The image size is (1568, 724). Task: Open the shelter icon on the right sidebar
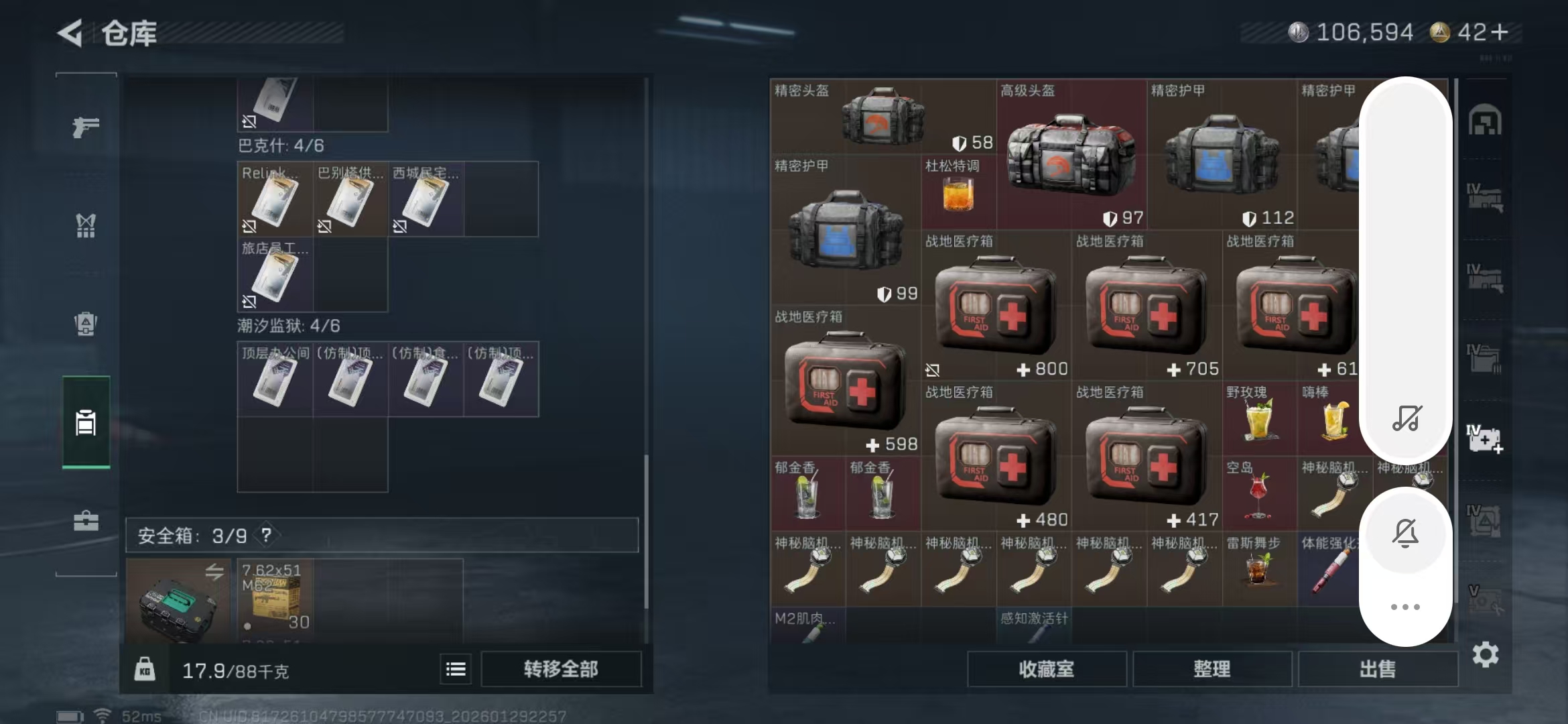coord(1485,119)
